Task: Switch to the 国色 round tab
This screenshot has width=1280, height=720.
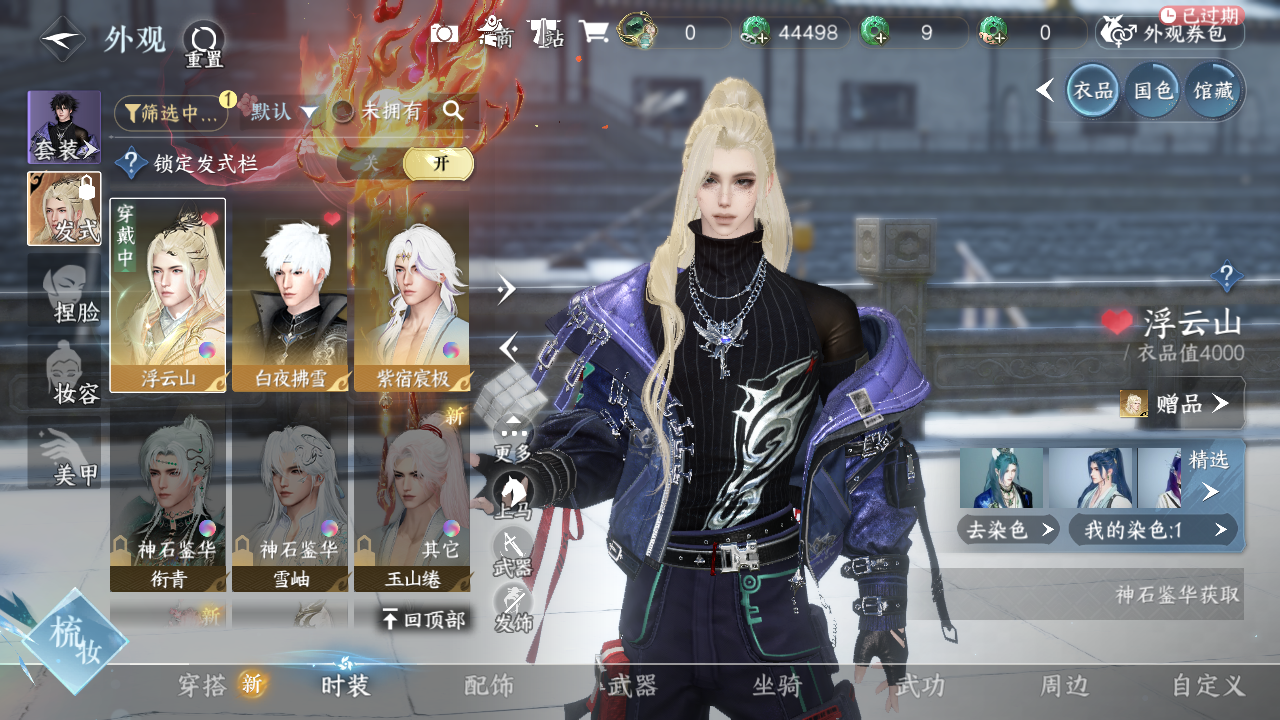Action: [1153, 91]
